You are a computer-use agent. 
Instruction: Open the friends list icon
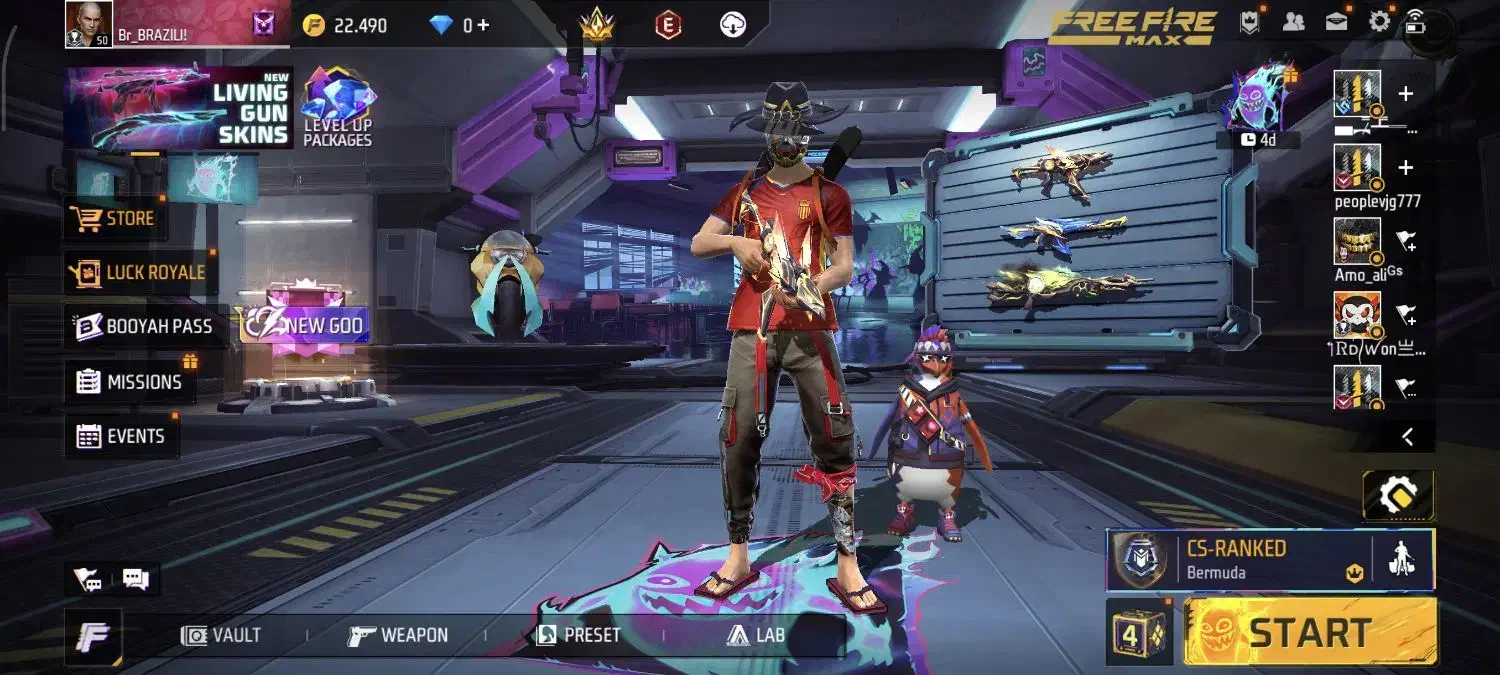pyautogui.click(x=1293, y=22)
